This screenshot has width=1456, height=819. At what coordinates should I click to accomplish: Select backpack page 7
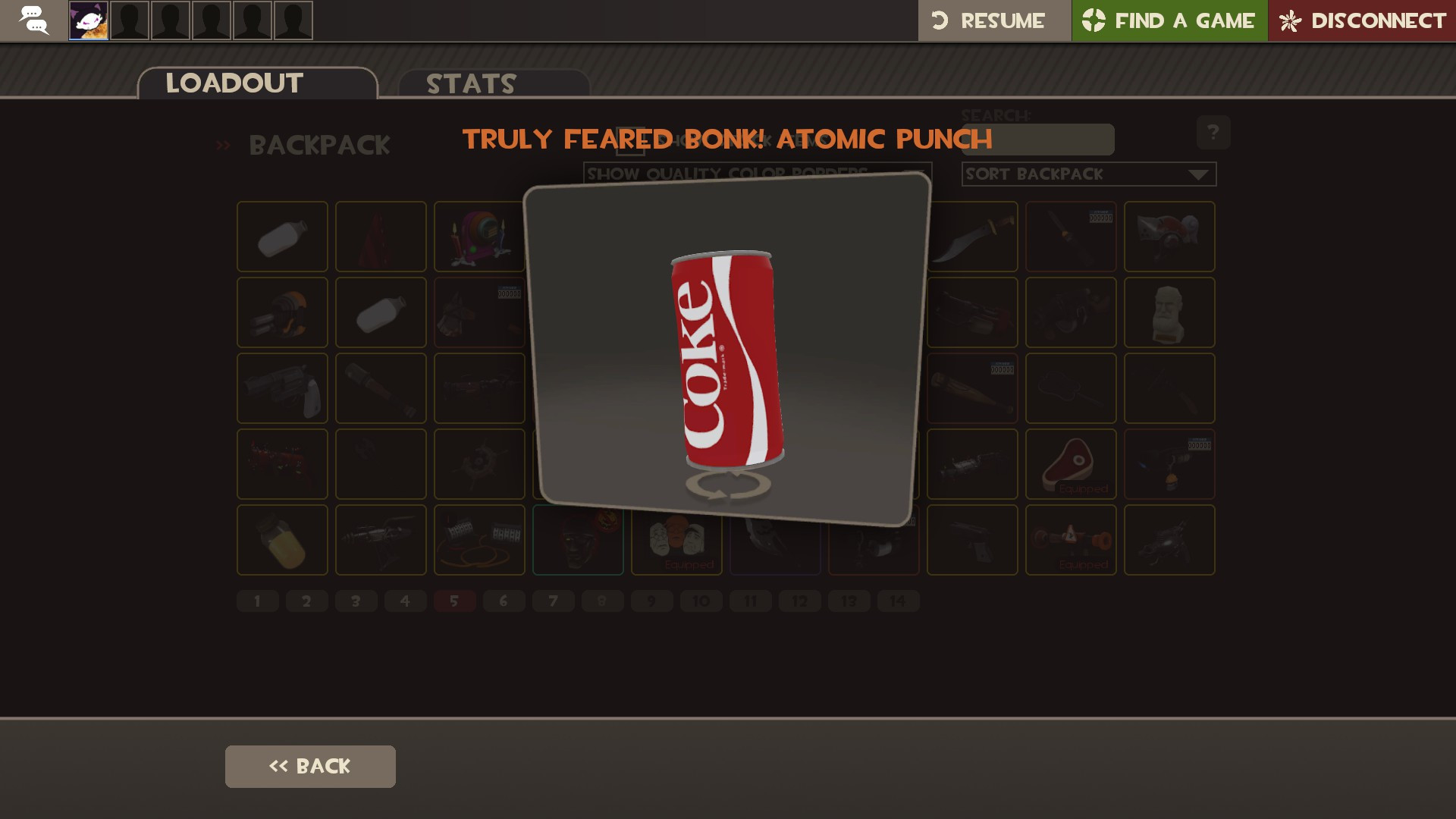point(554,600)
